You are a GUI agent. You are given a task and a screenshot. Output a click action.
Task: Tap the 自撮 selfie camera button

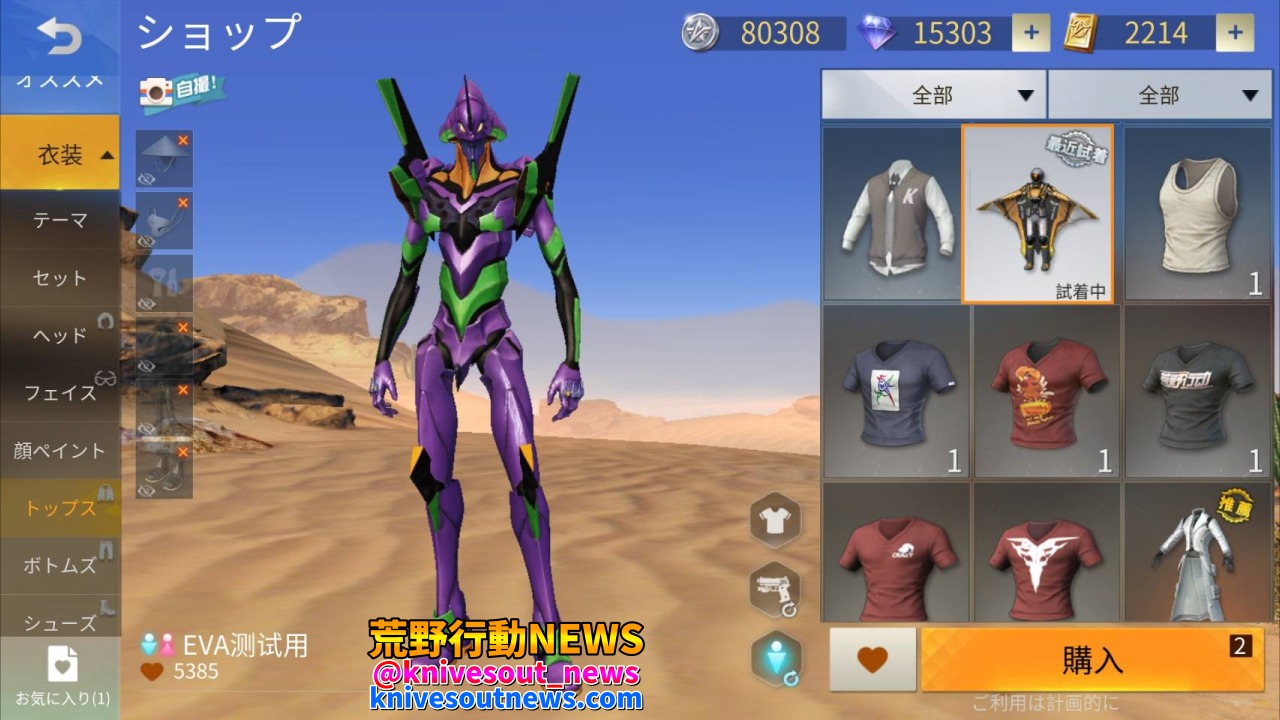click(181, 92)
